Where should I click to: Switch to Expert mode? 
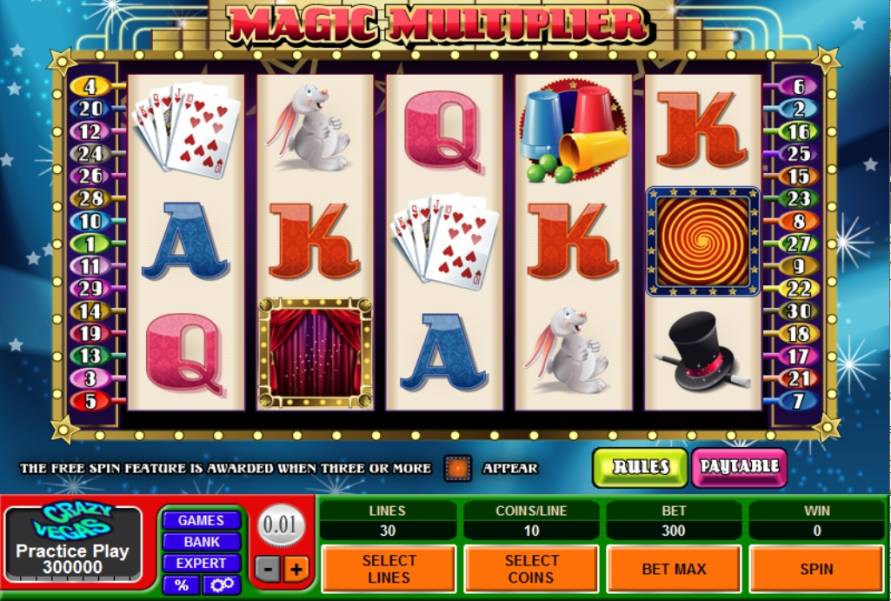click(201, 563)
